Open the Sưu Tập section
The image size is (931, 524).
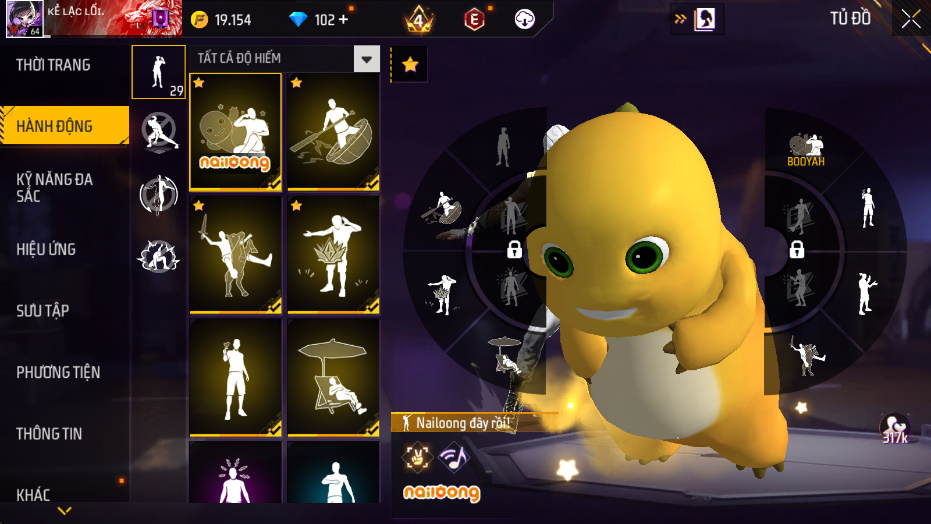click(43, 311)
